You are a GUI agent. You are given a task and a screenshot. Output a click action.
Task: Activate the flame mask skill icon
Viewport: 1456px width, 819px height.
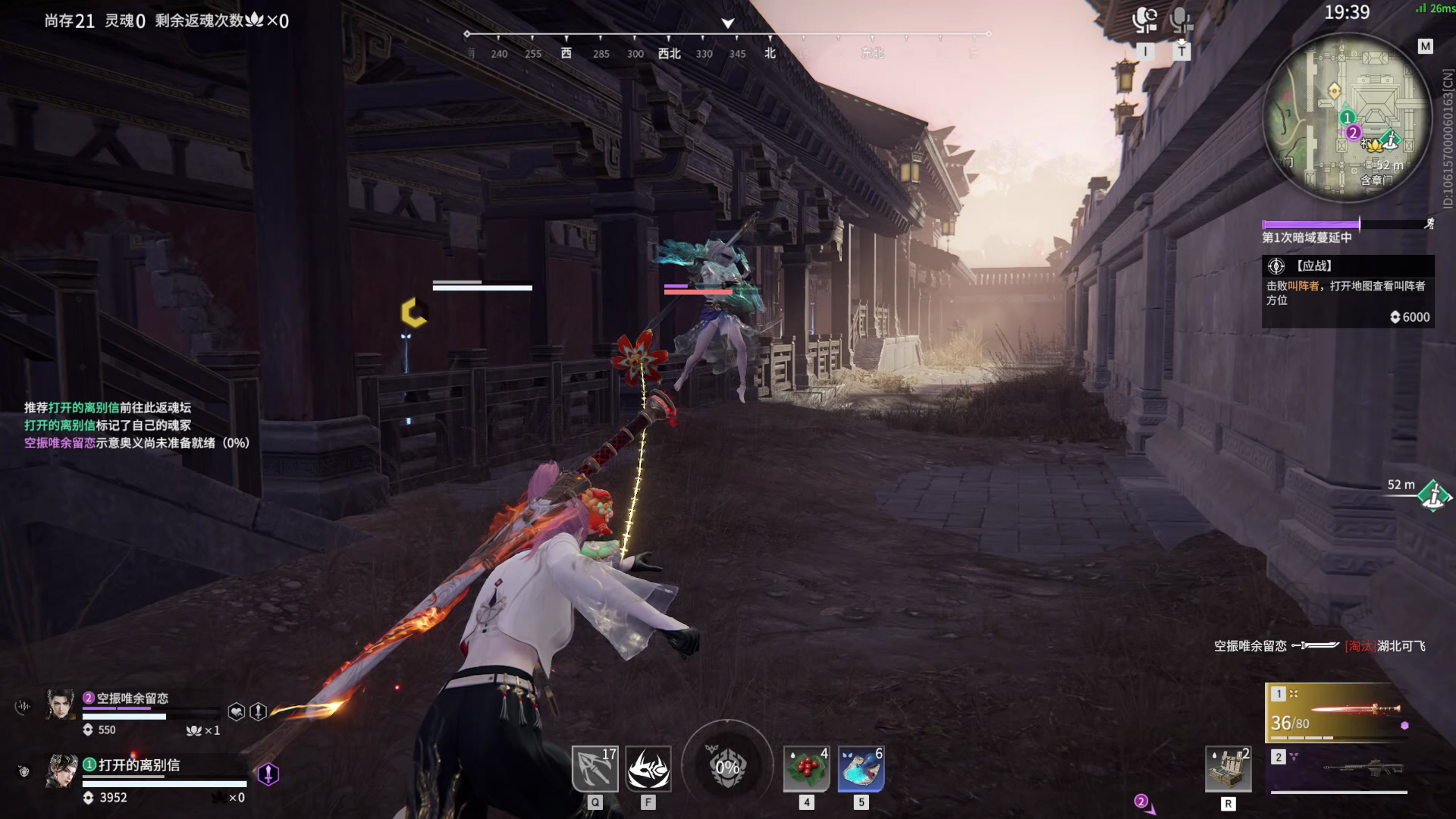click(648, 768)
